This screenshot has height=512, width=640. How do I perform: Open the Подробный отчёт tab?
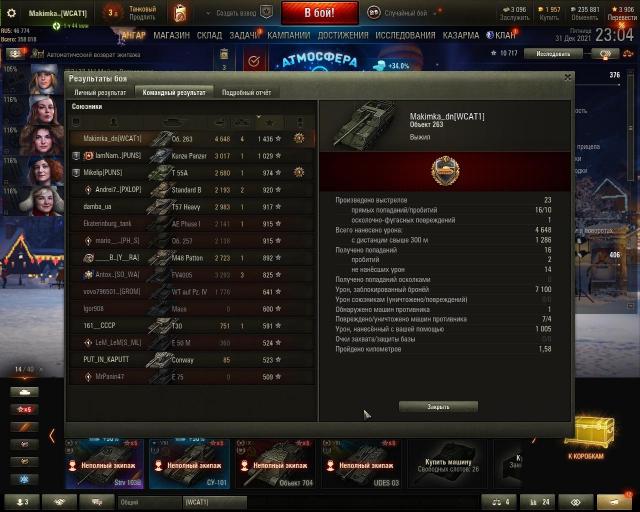[x=246, y=92]
